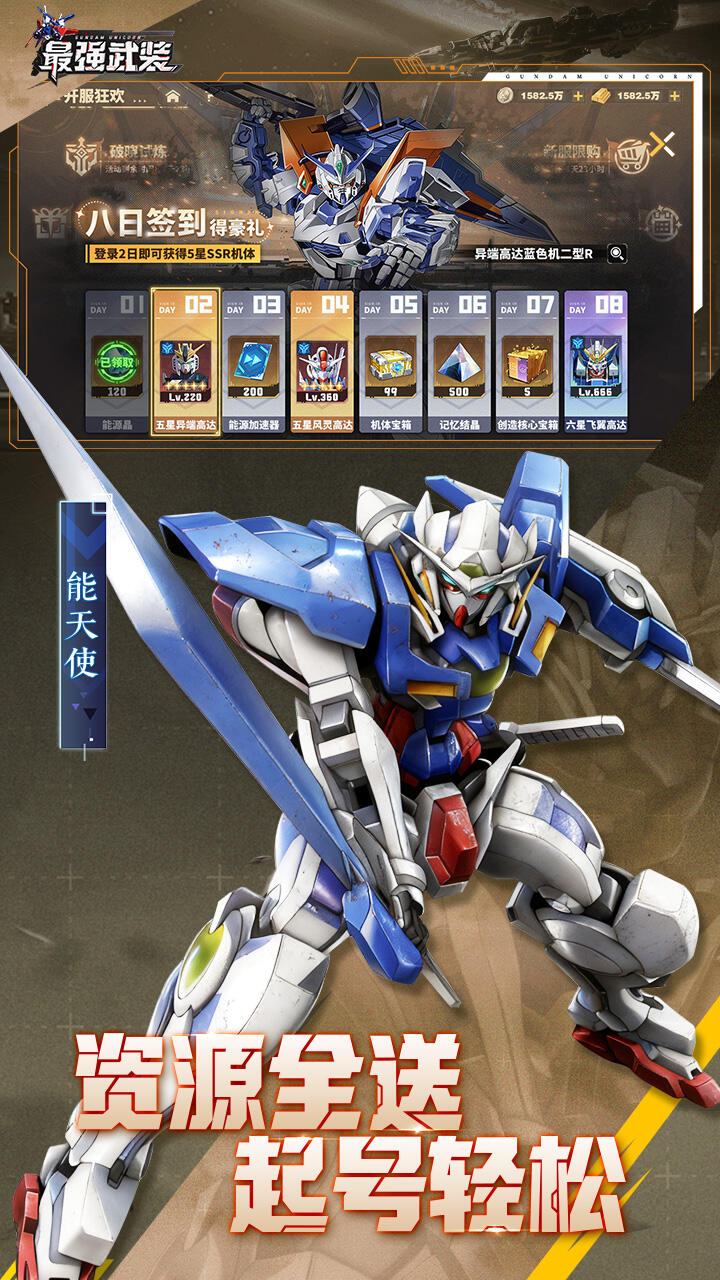Select Day 05 mech treasure chest reward
The height and width of the screenshot is (1280, 720).
390,362
